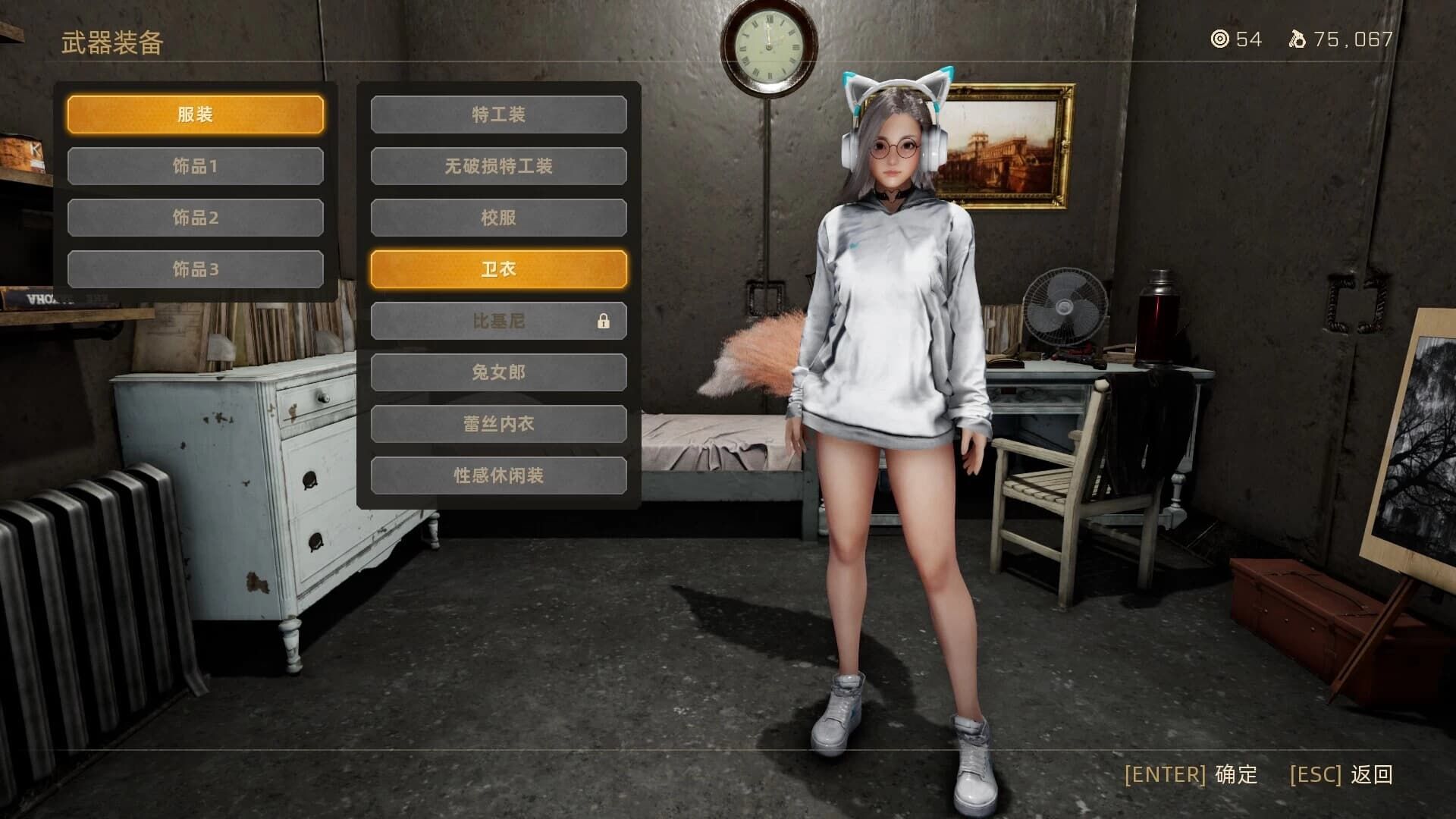The width and height of the screenshot is (1456, 819).
Task: Choose the 无破损特工装 outfit
Action: click(497, 165)
